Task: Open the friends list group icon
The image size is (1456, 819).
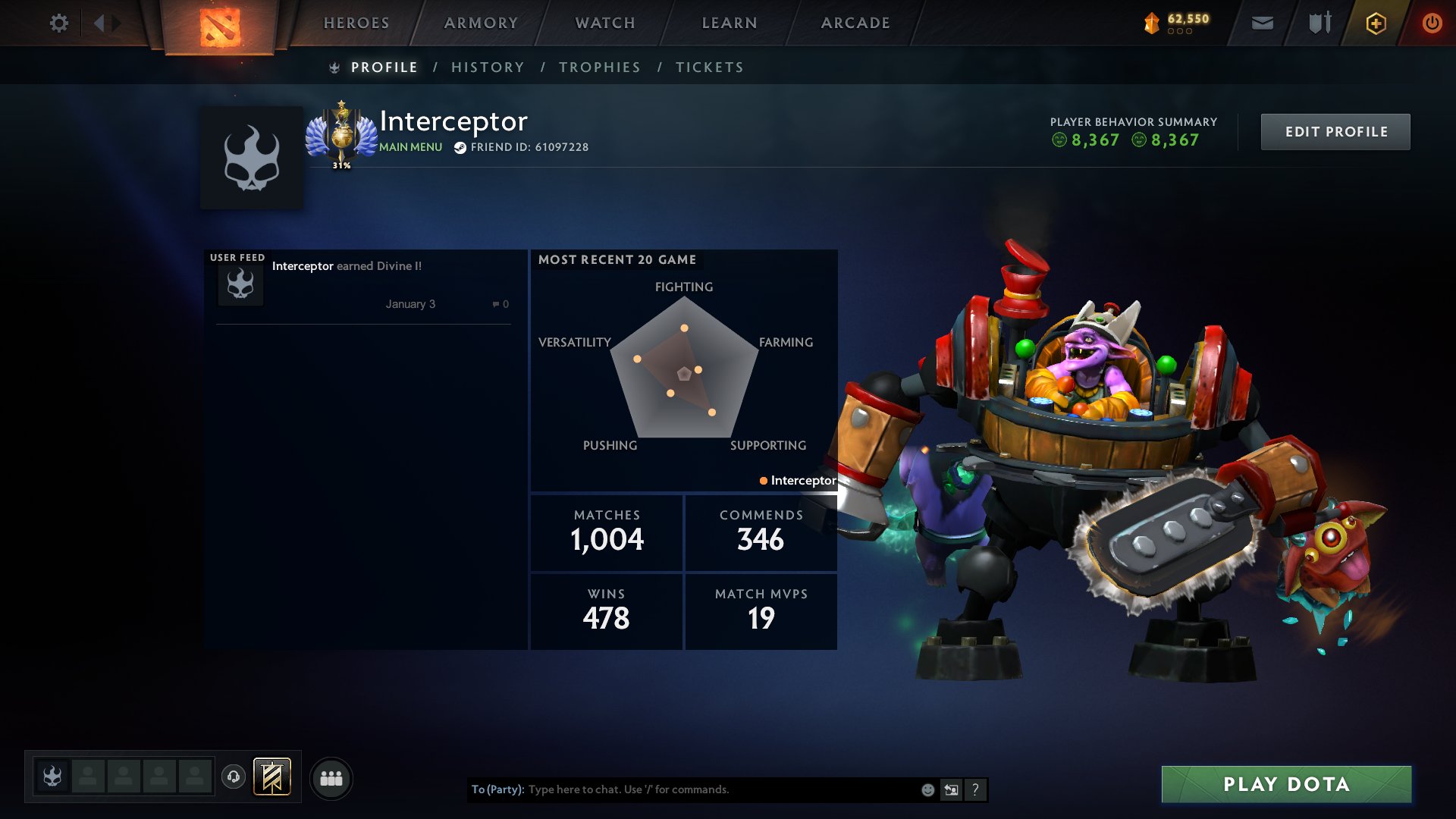Action: [331, 778]
